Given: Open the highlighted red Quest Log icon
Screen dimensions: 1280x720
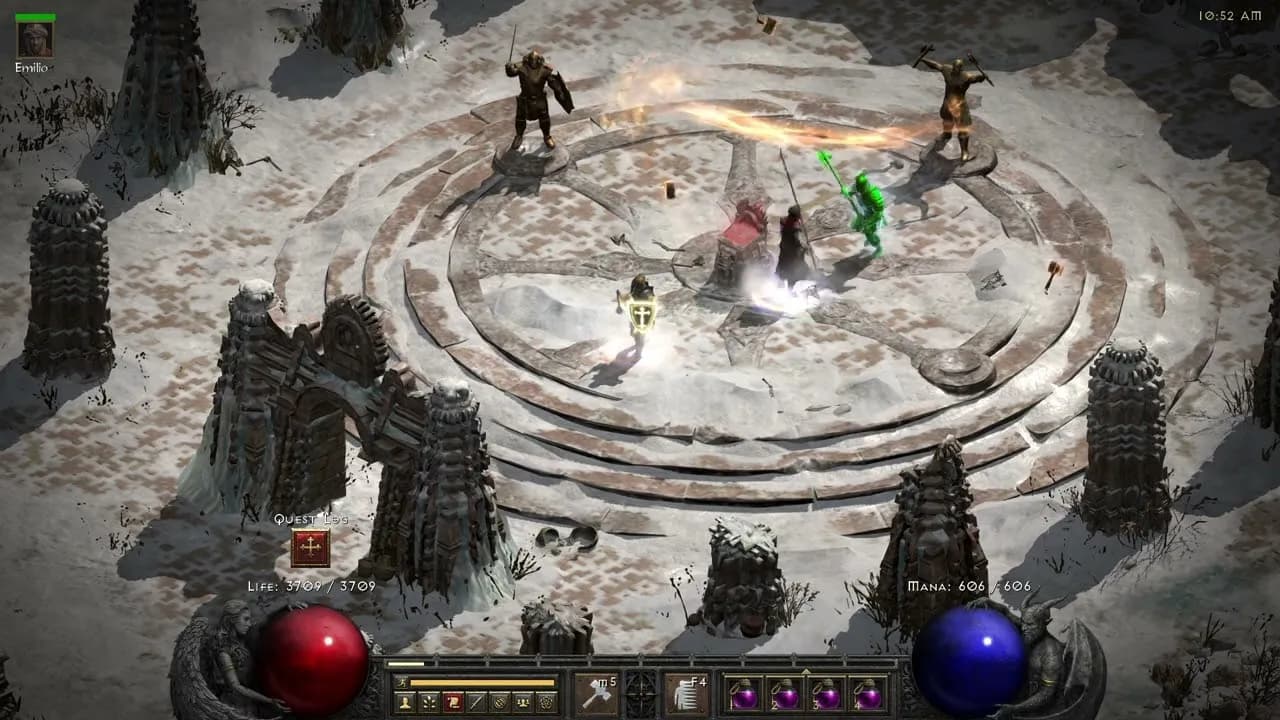Looking at the screenshot, I should pyautogui.click(x=451, y=703).
